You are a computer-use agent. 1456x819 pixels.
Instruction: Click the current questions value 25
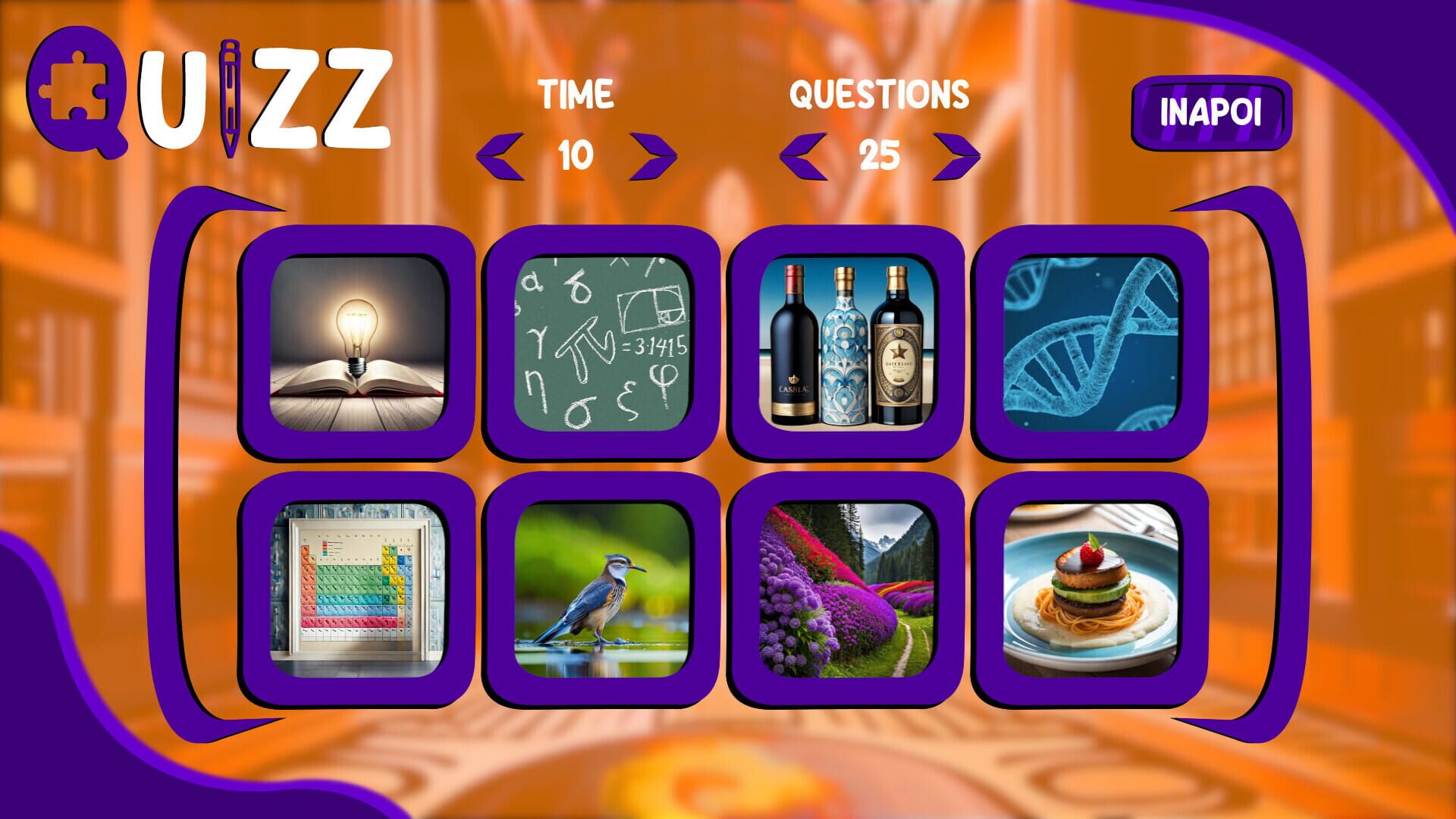pyautogui.click(x=881, y=157)
